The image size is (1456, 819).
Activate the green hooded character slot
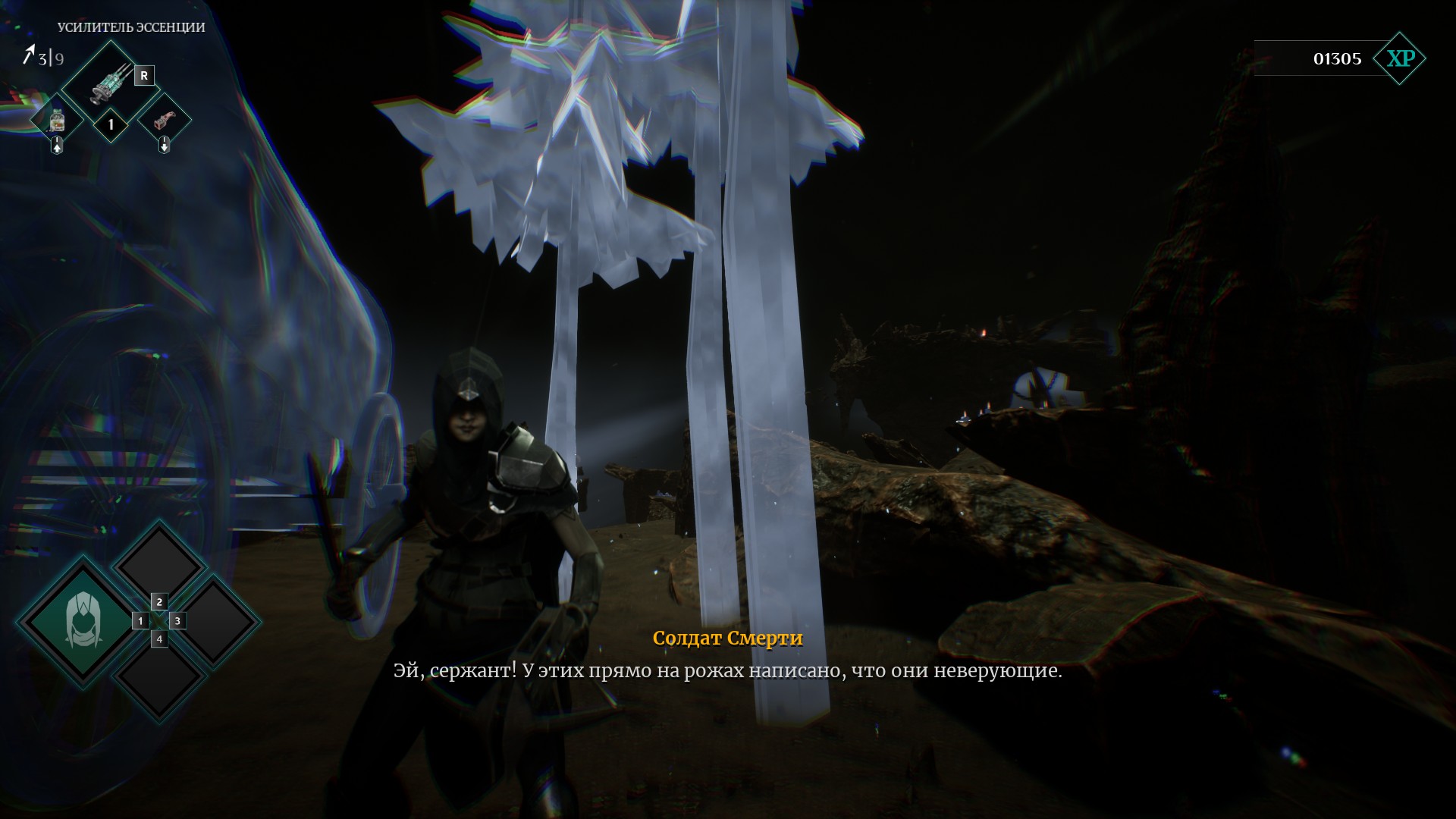click(82, 620)
